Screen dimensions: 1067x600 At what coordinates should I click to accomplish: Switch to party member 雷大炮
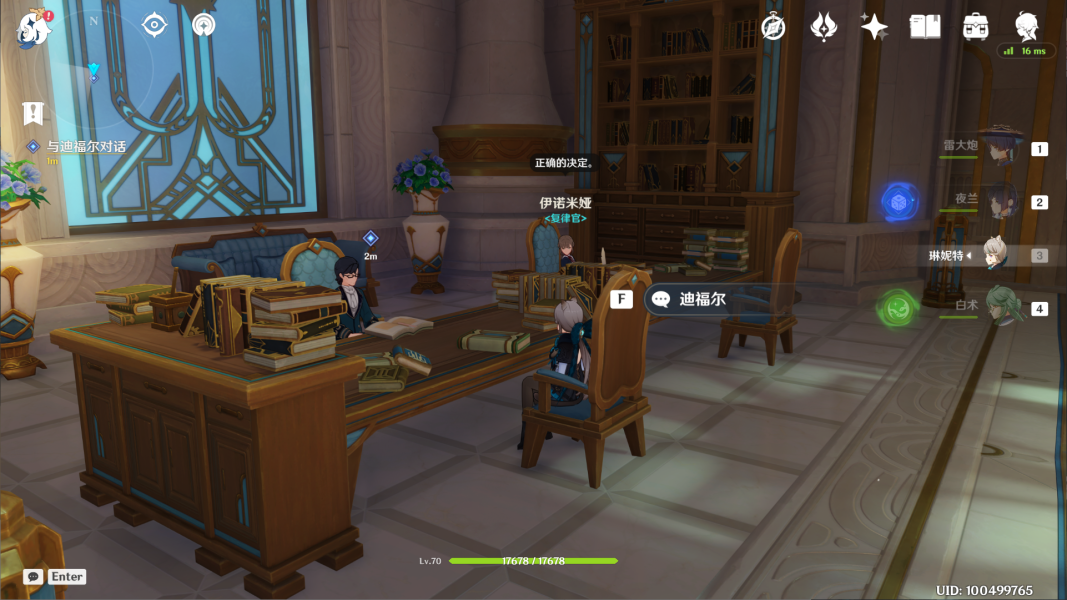tap(998, 148)
